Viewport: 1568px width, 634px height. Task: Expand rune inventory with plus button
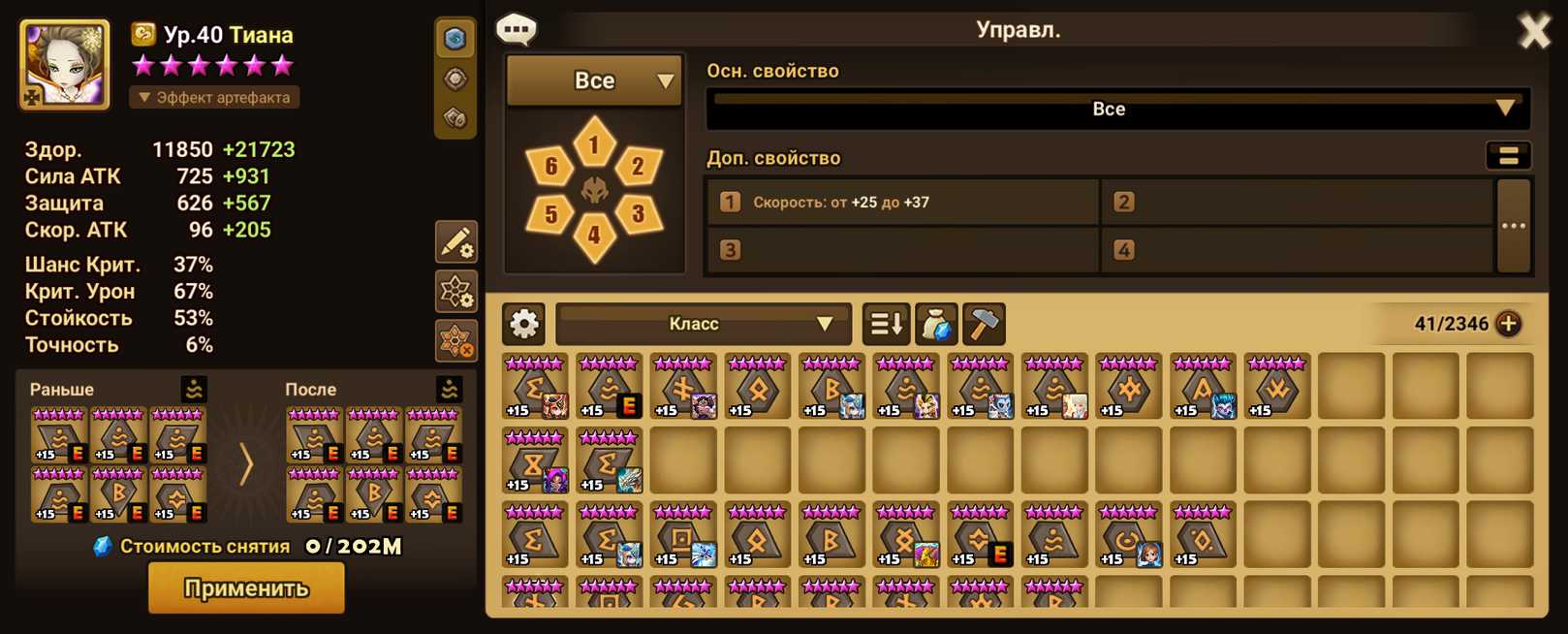point(1508,324)
